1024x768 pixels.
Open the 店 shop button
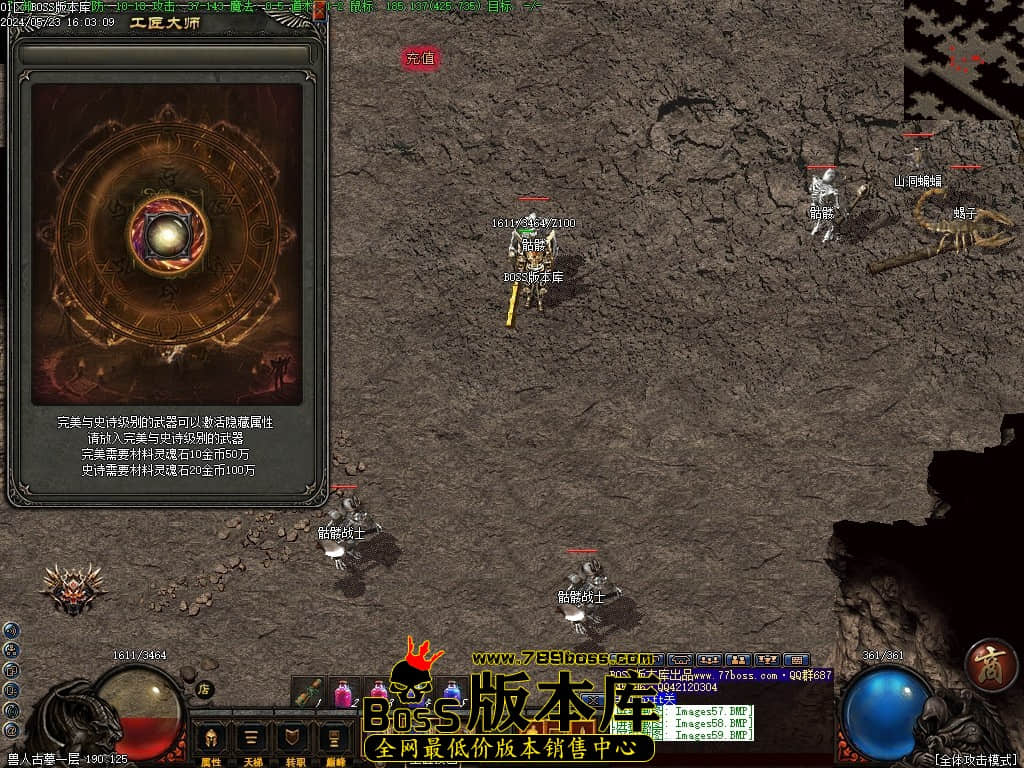pos(204,689)
